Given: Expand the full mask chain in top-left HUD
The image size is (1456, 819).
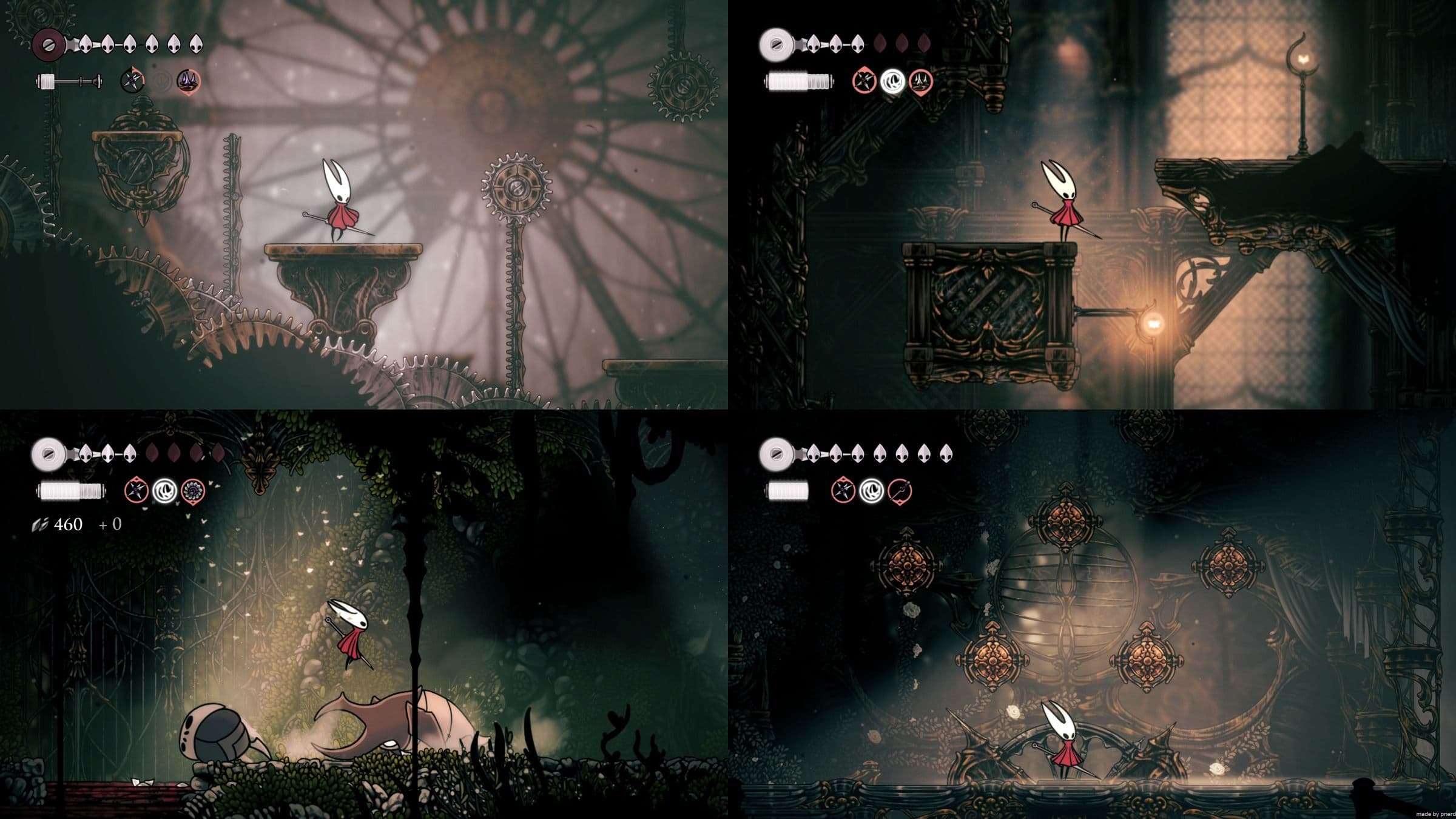Looking at the screenshot, I should coord(140,44).
